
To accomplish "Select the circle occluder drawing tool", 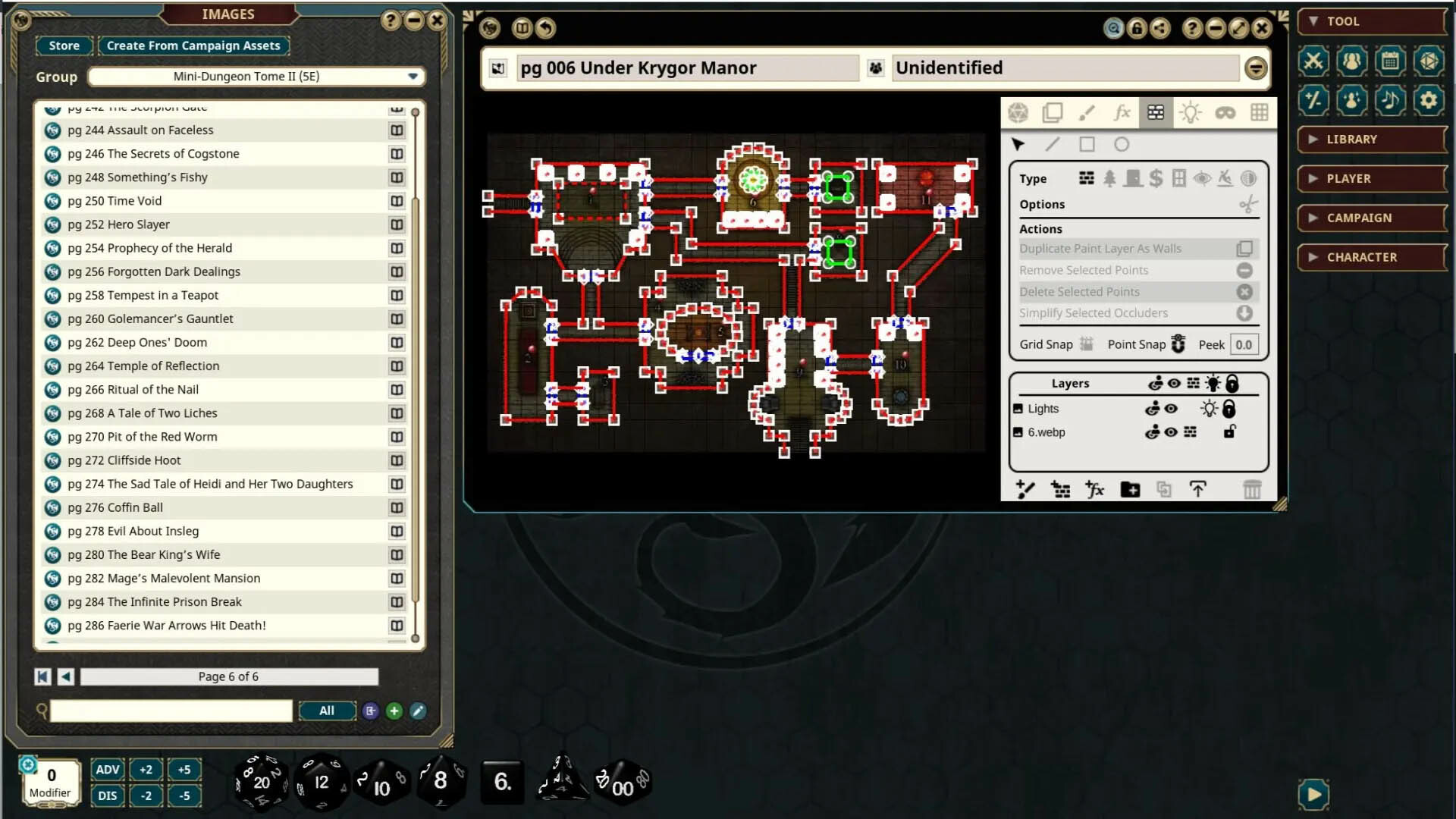I will pyautogui.click(x=1122, y=143).
